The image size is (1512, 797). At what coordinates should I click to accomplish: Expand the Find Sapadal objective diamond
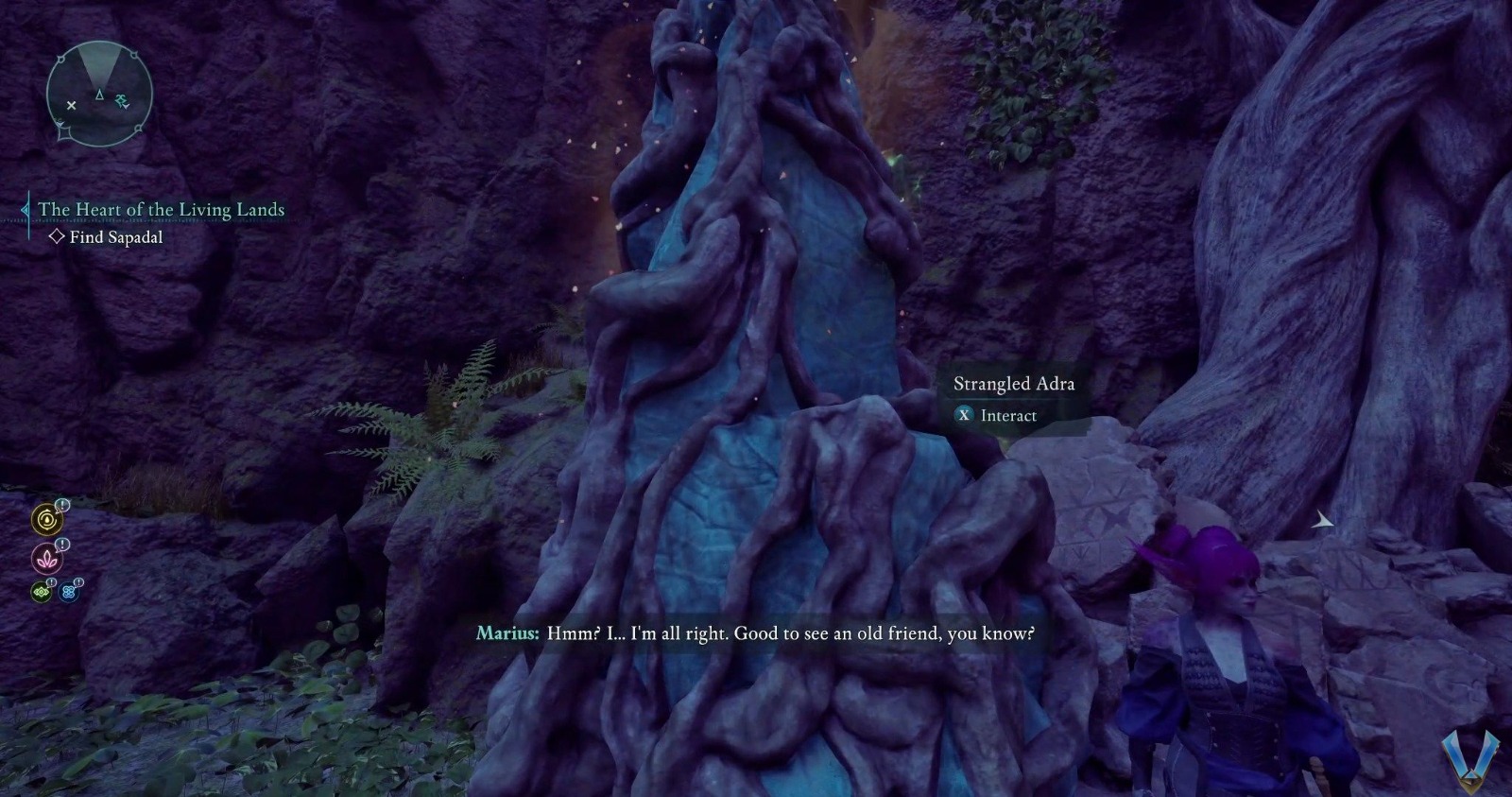(59, 237)
